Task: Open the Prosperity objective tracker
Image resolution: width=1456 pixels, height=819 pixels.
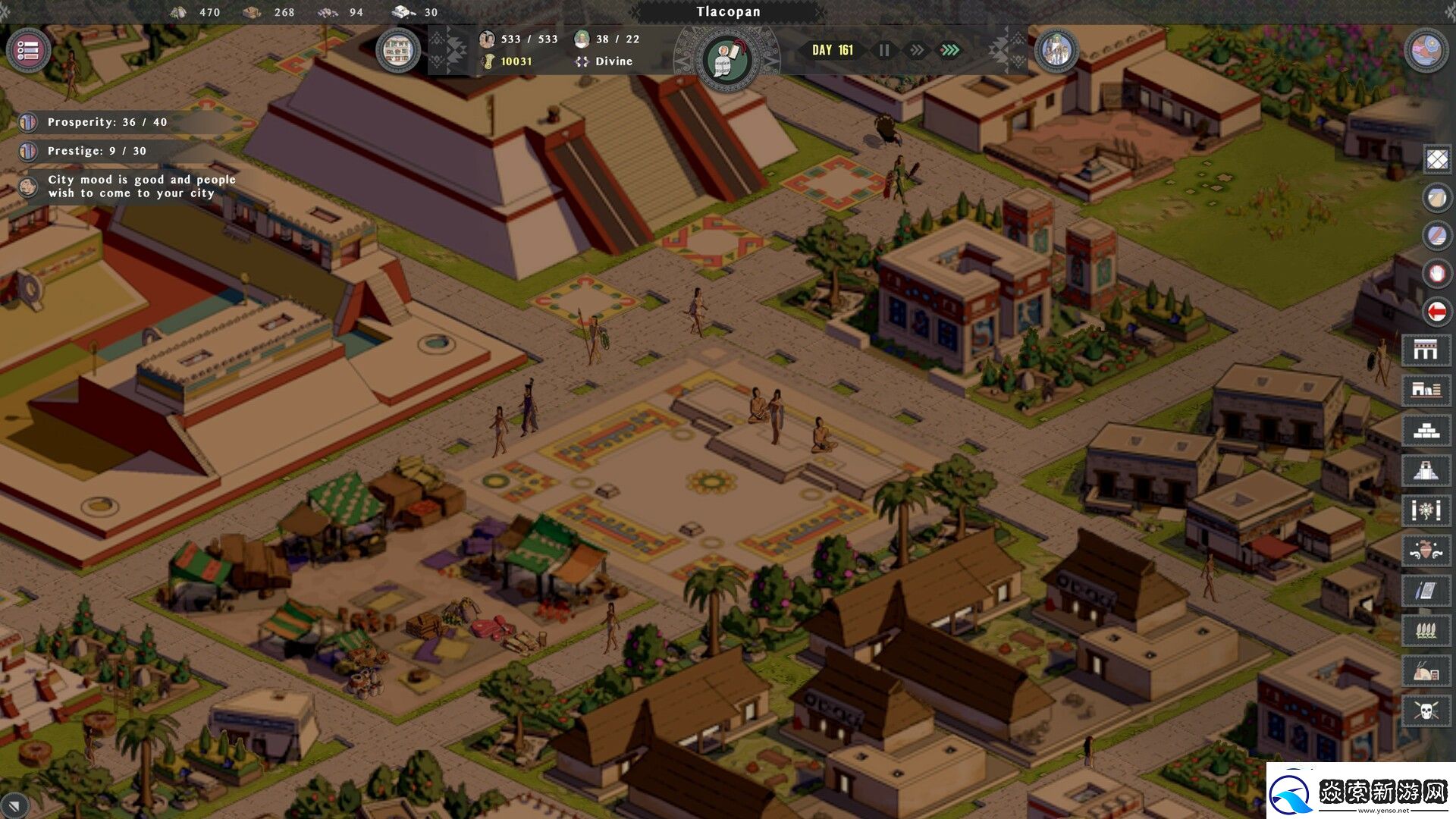Action: point(106,122)
